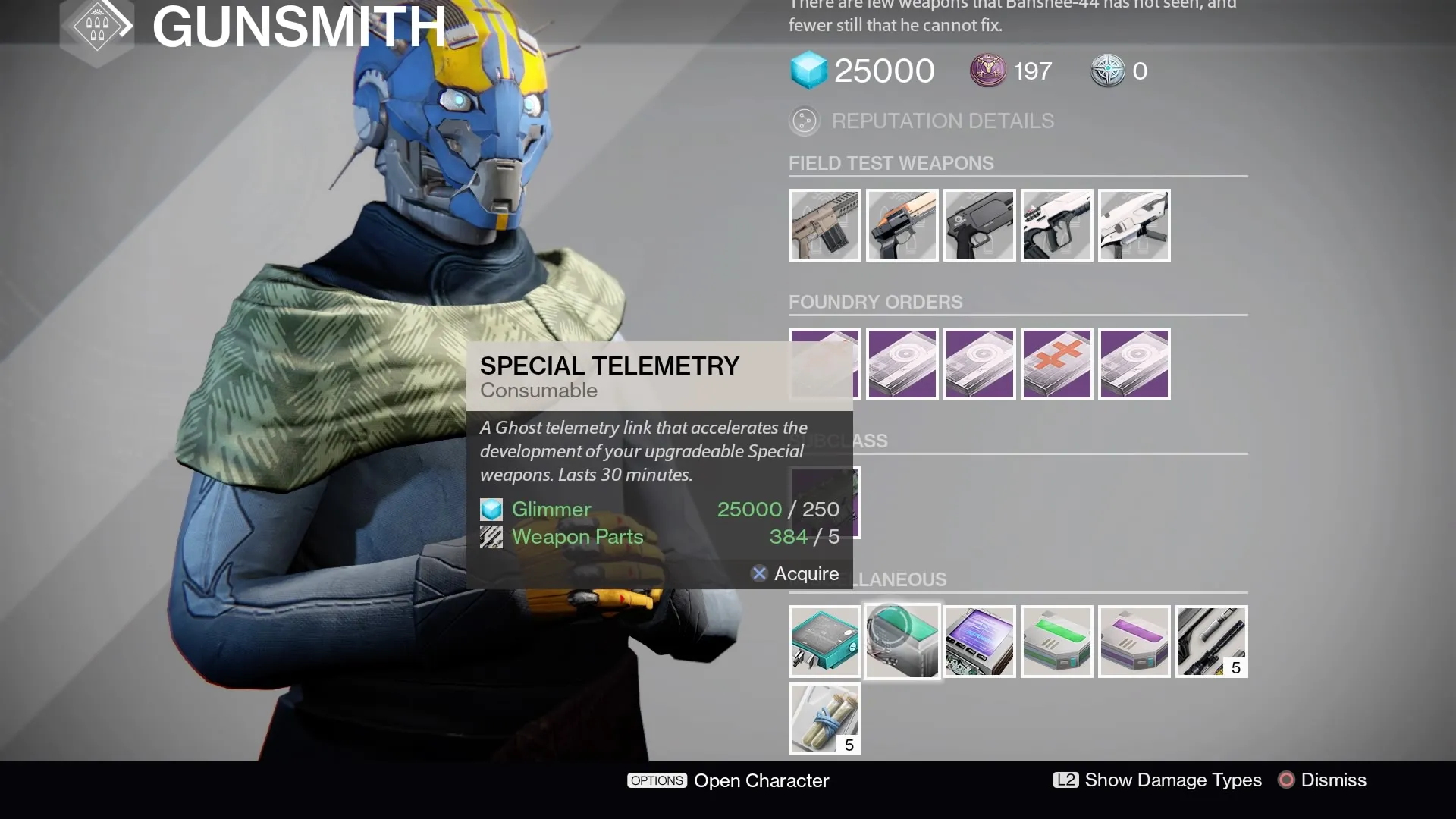
Task: Select the Subclass item slot
Action: 825,502
